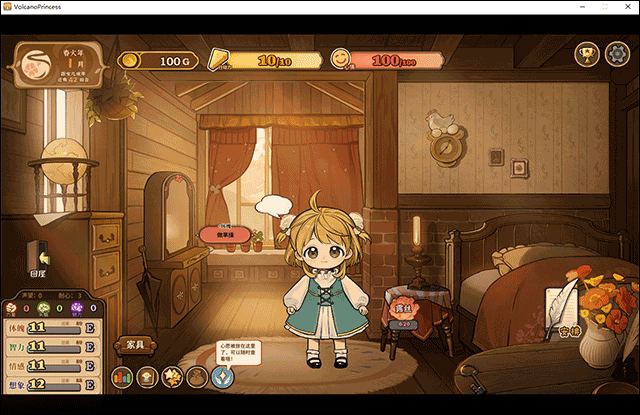The height and width of the screenshot is (415, 640).
Task: Select the 智力 intelligence stat row
Action: tap(52, 347)
